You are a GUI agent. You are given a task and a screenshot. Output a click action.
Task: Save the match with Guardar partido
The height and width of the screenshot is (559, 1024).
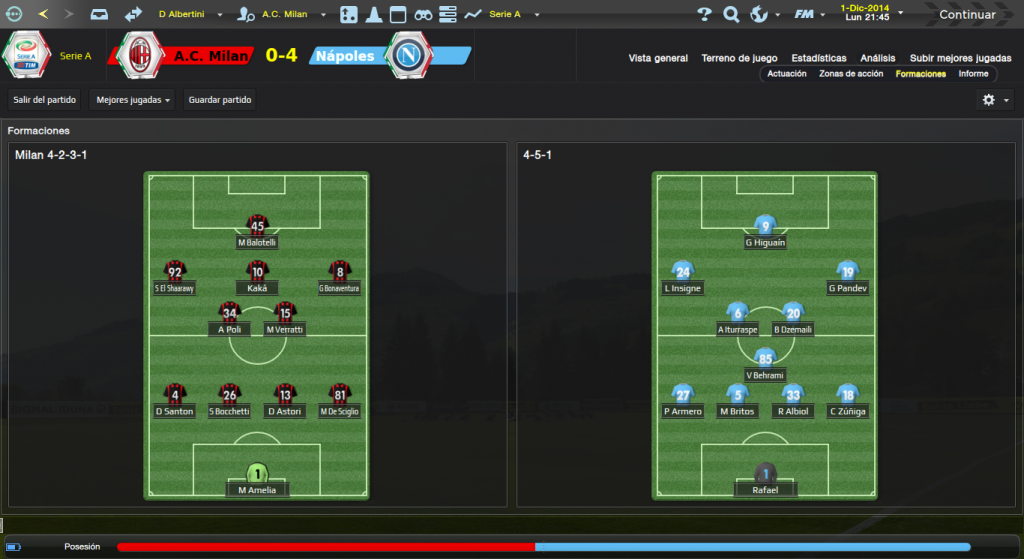[219, 100]
